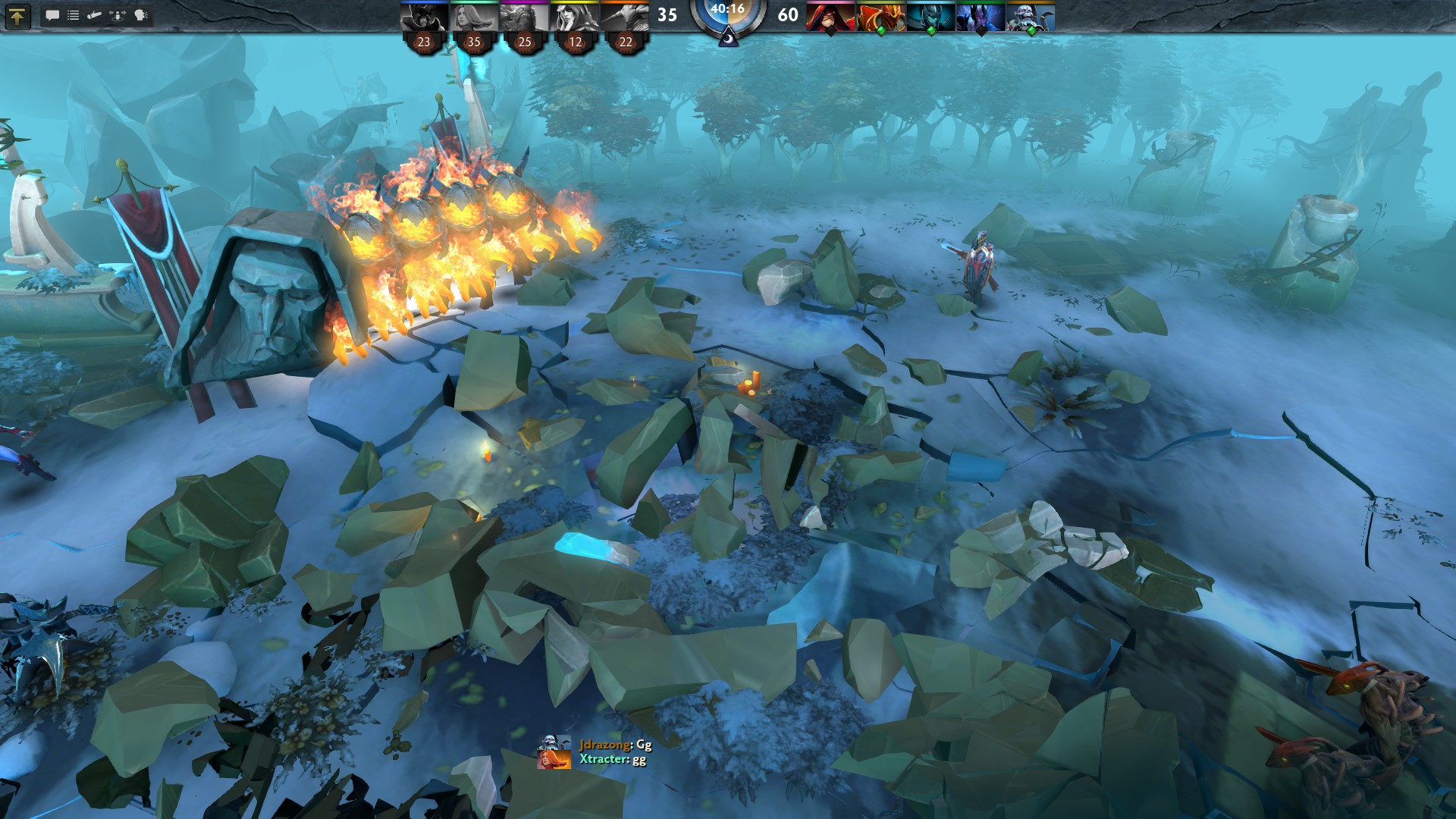
Task: Click the icon left of the figure-with-arrows icon
Action: [95, 15]
